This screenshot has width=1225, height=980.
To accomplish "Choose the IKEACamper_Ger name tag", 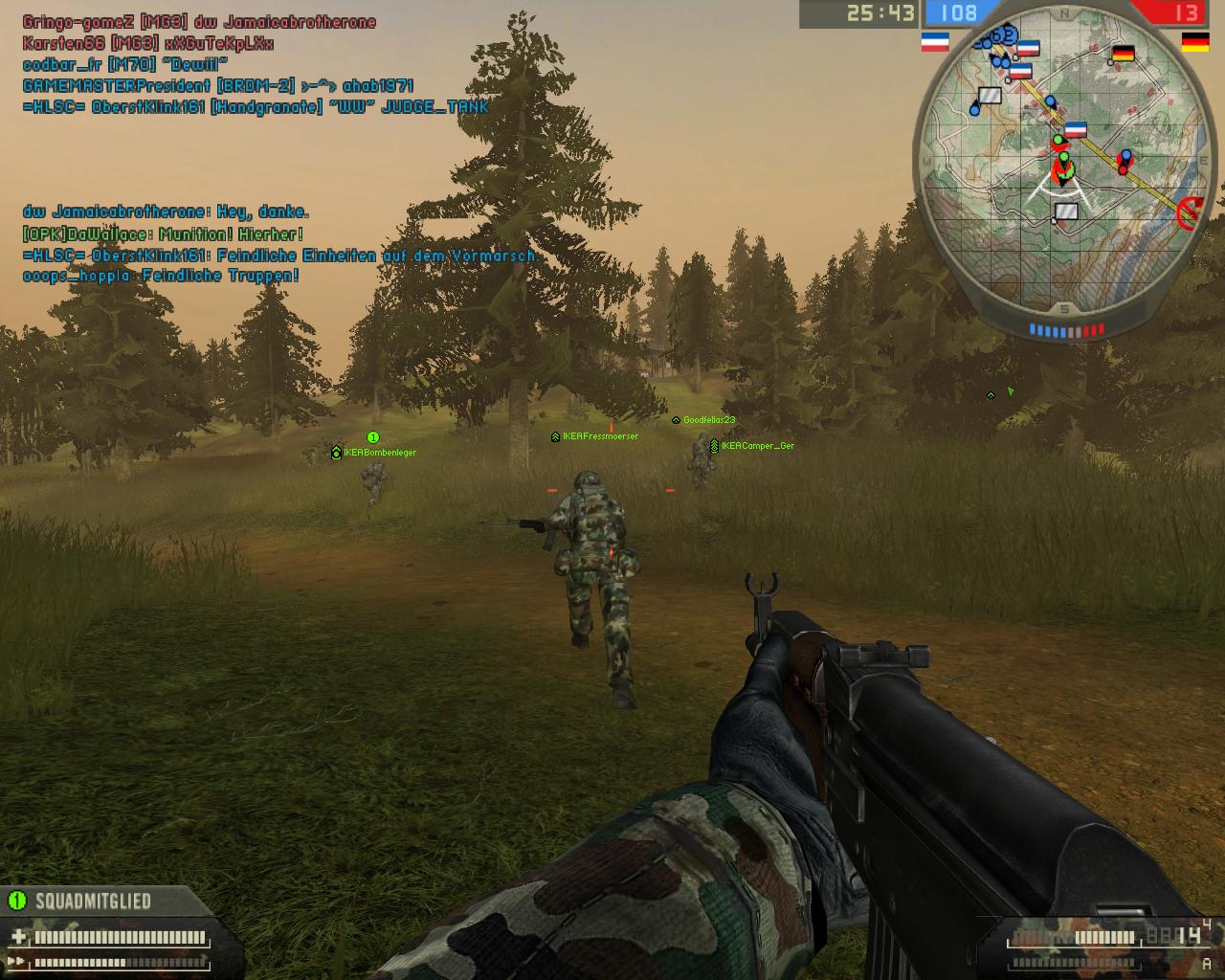I will (757, 446).
